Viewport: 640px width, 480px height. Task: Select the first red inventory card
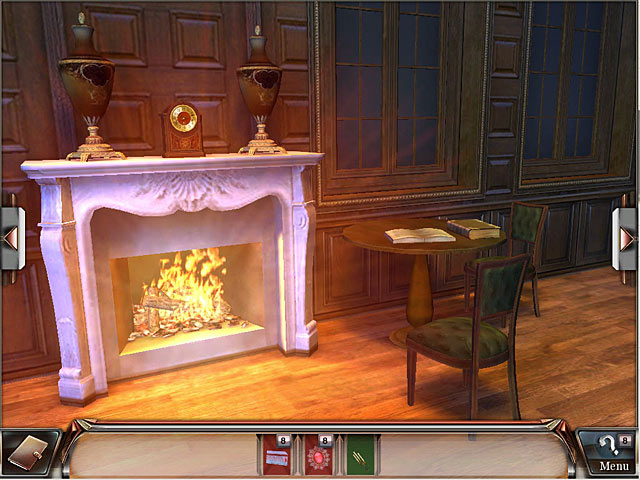pos(277,455)
